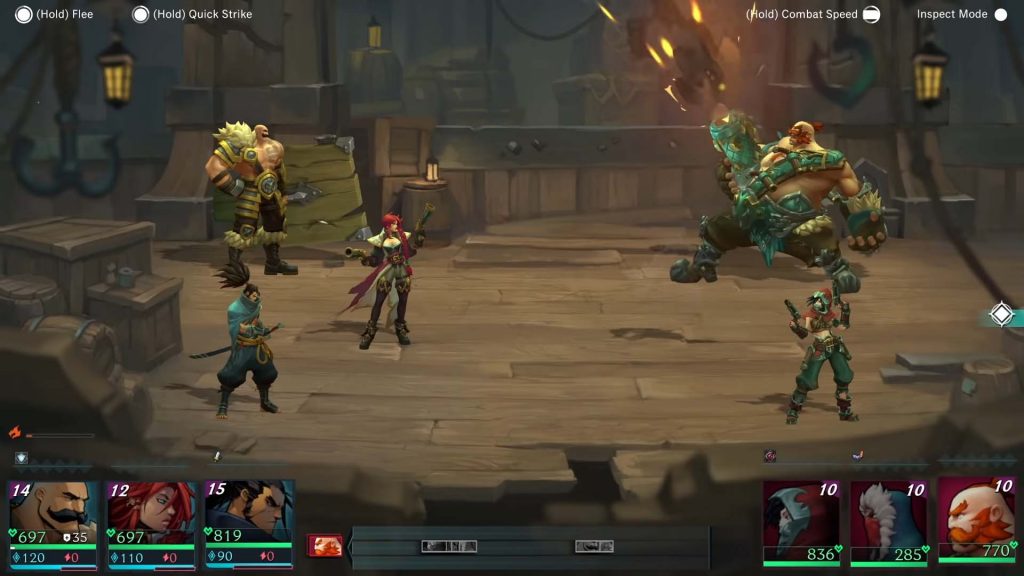Select Braum's party portrait
This screenshot has width=1024, height=576.
click(54, 512)
